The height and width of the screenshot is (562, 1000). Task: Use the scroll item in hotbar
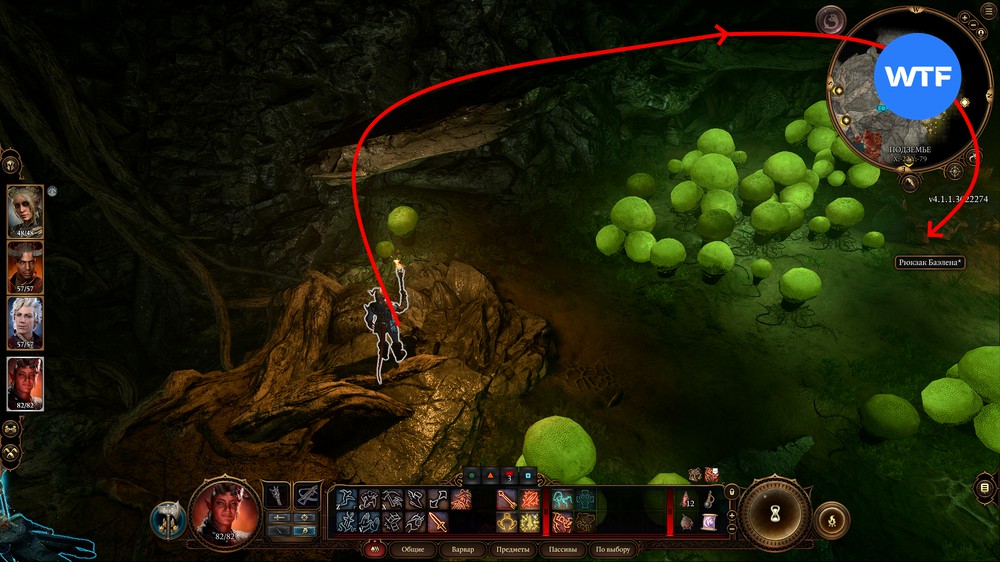pos(708,521)
